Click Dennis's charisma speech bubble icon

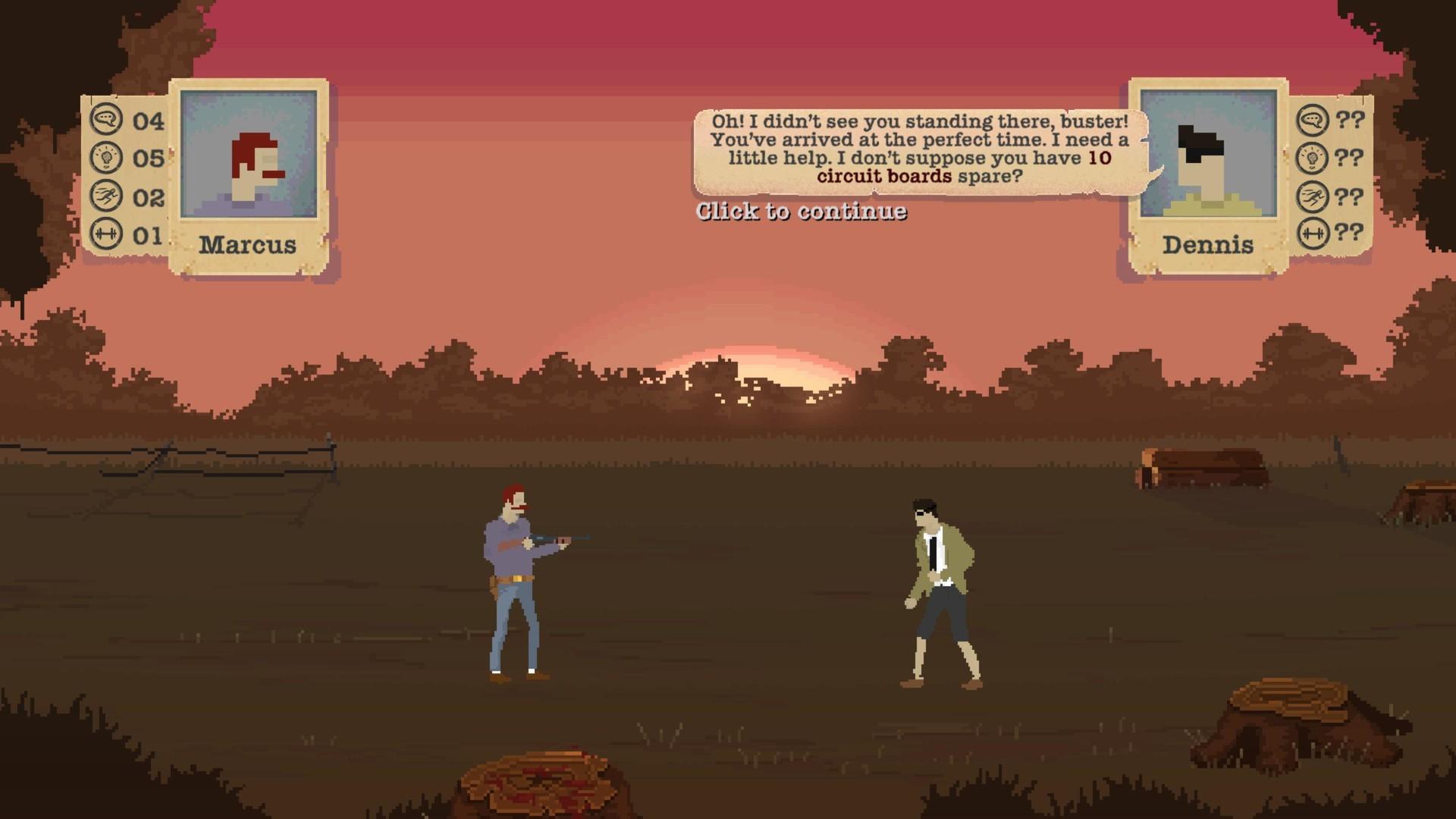(1313, 120)
